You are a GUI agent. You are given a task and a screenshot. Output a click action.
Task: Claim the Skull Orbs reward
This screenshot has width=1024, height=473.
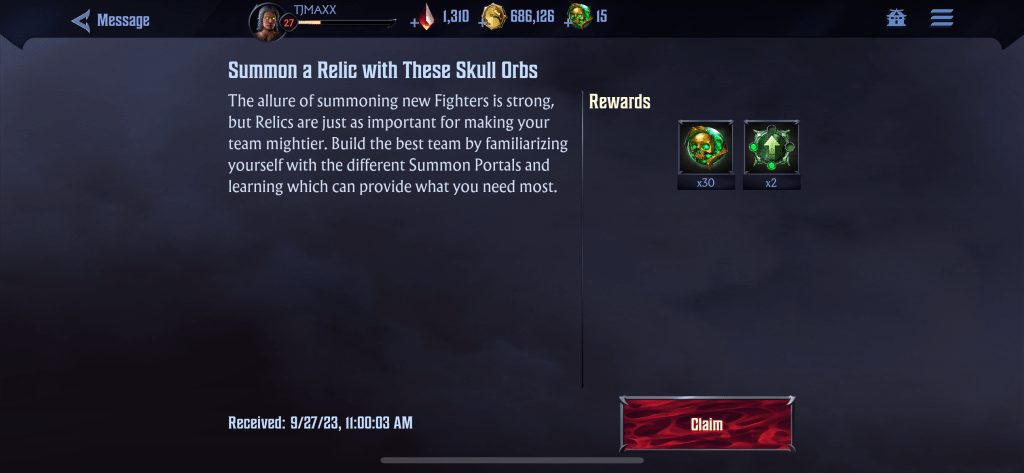(x=706, y=424)
